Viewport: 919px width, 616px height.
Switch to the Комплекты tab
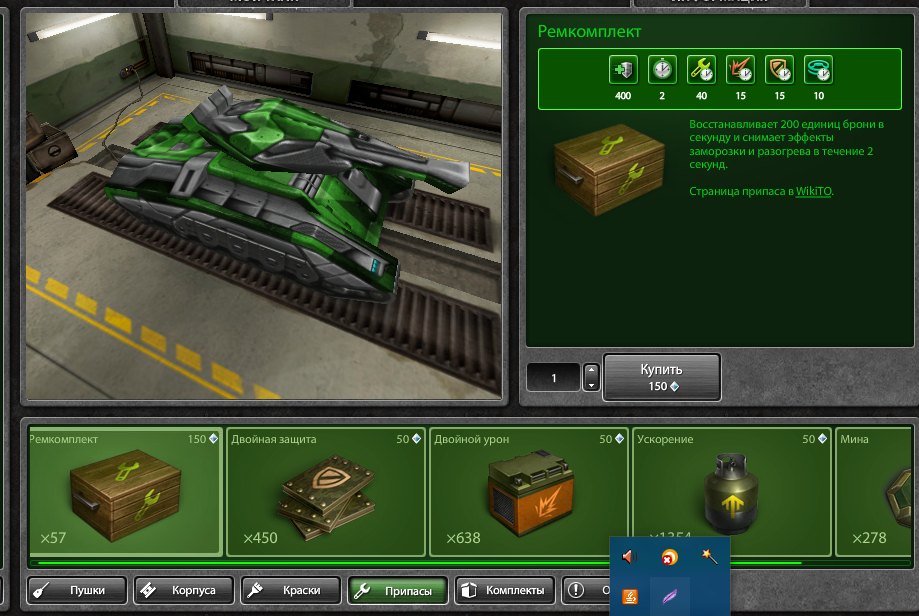[505, 591]
